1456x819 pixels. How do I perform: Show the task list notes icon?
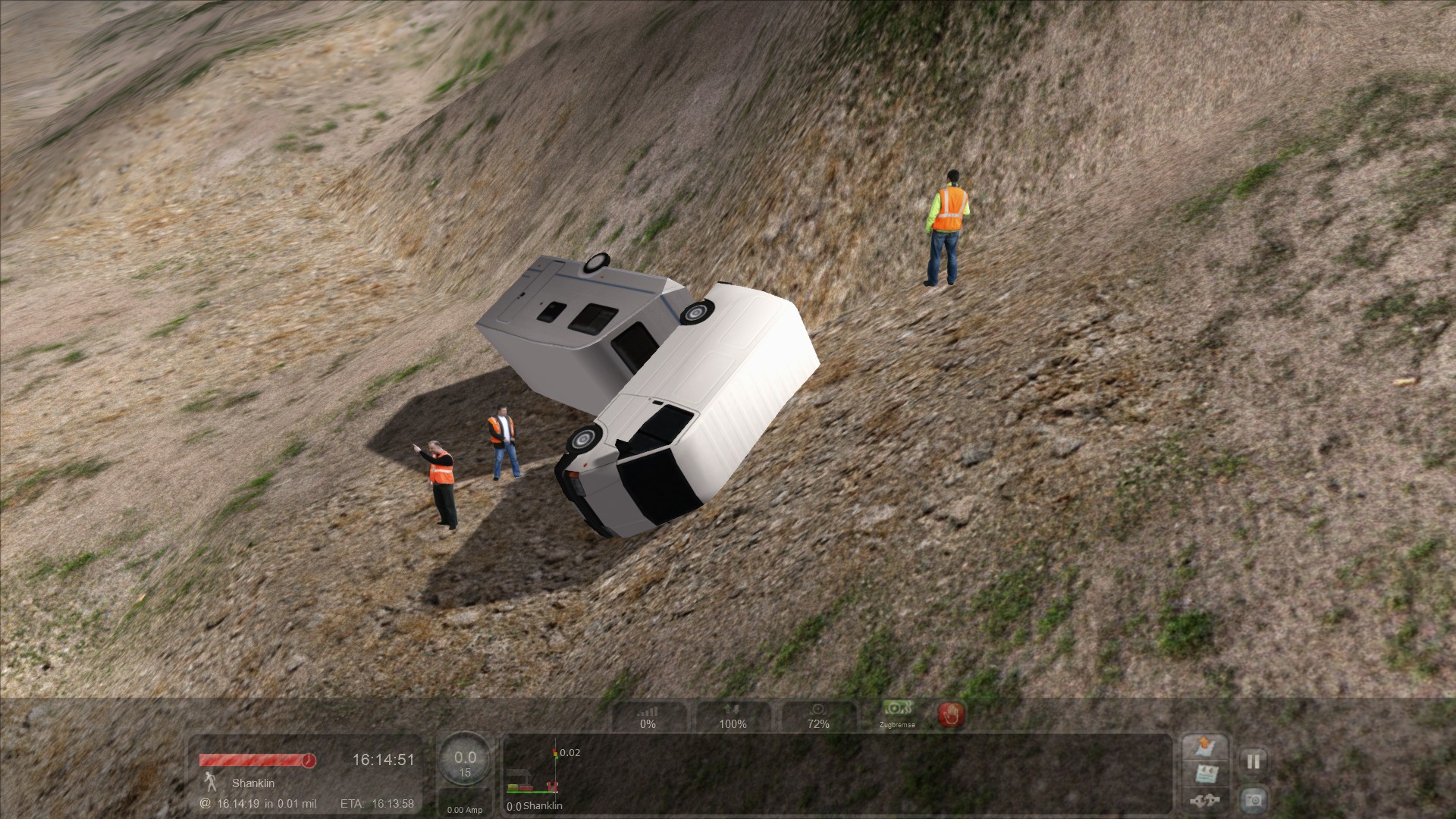[x=1205, y=774]
